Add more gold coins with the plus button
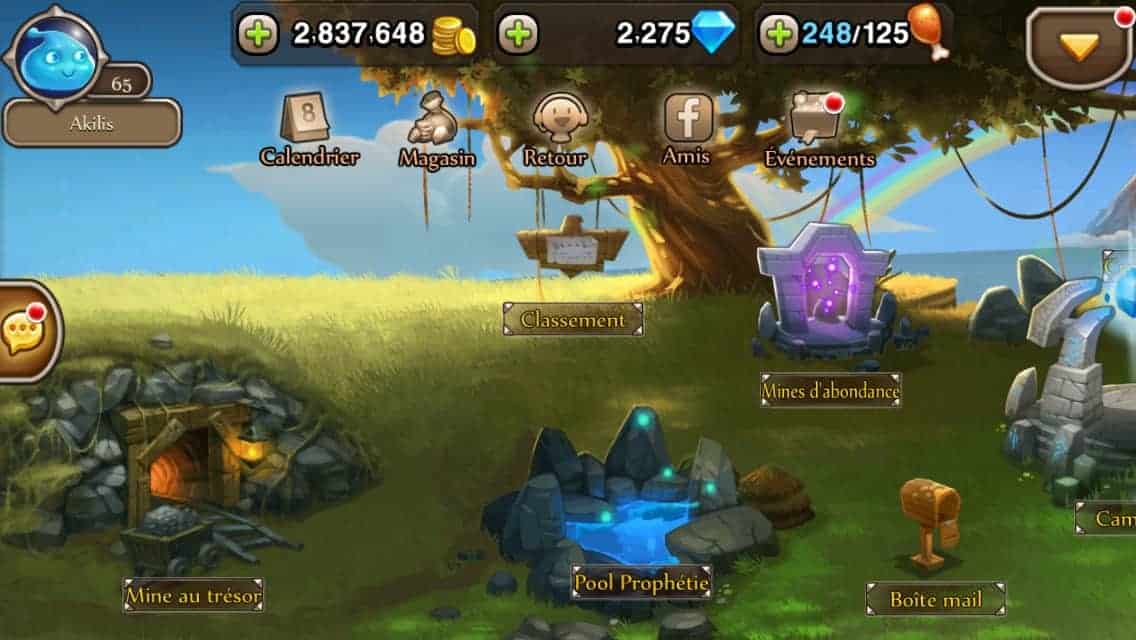The width and height of the screenshot is (1136, 640). tap(259, 35)
